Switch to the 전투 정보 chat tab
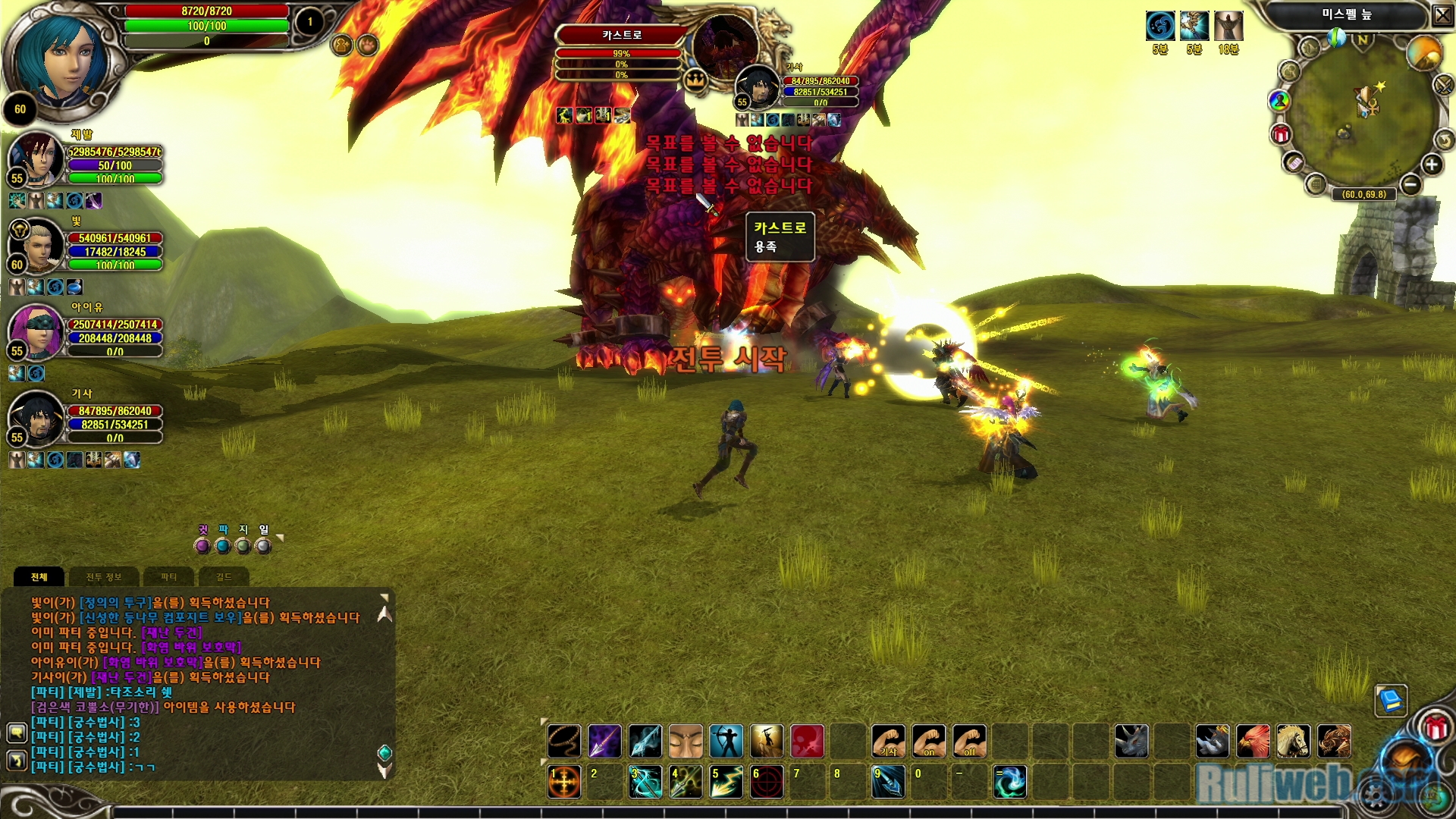This screenshot has width=1456, height=819. point(104,577)
